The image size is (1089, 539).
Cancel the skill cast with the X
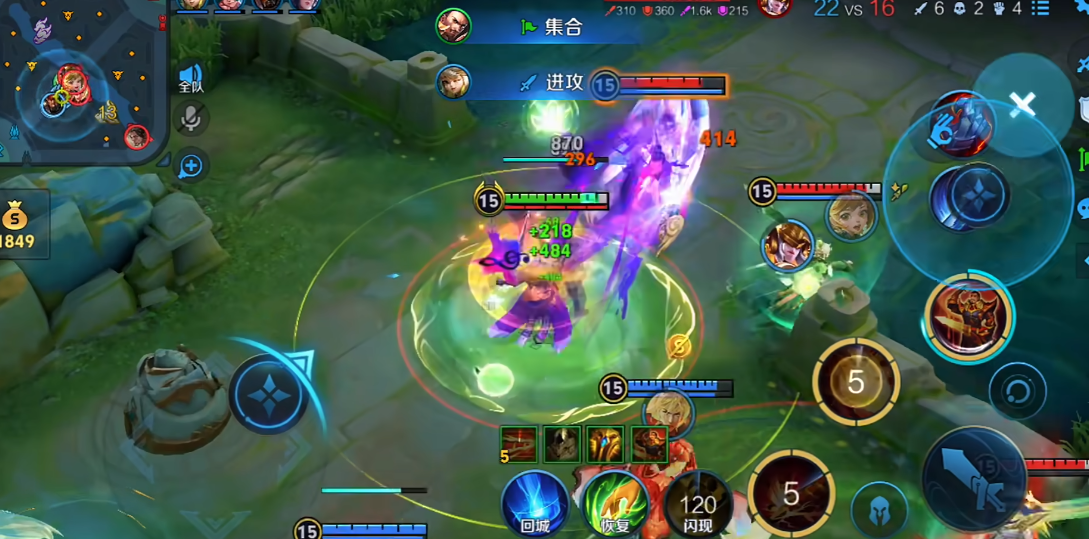(1022, 104)
